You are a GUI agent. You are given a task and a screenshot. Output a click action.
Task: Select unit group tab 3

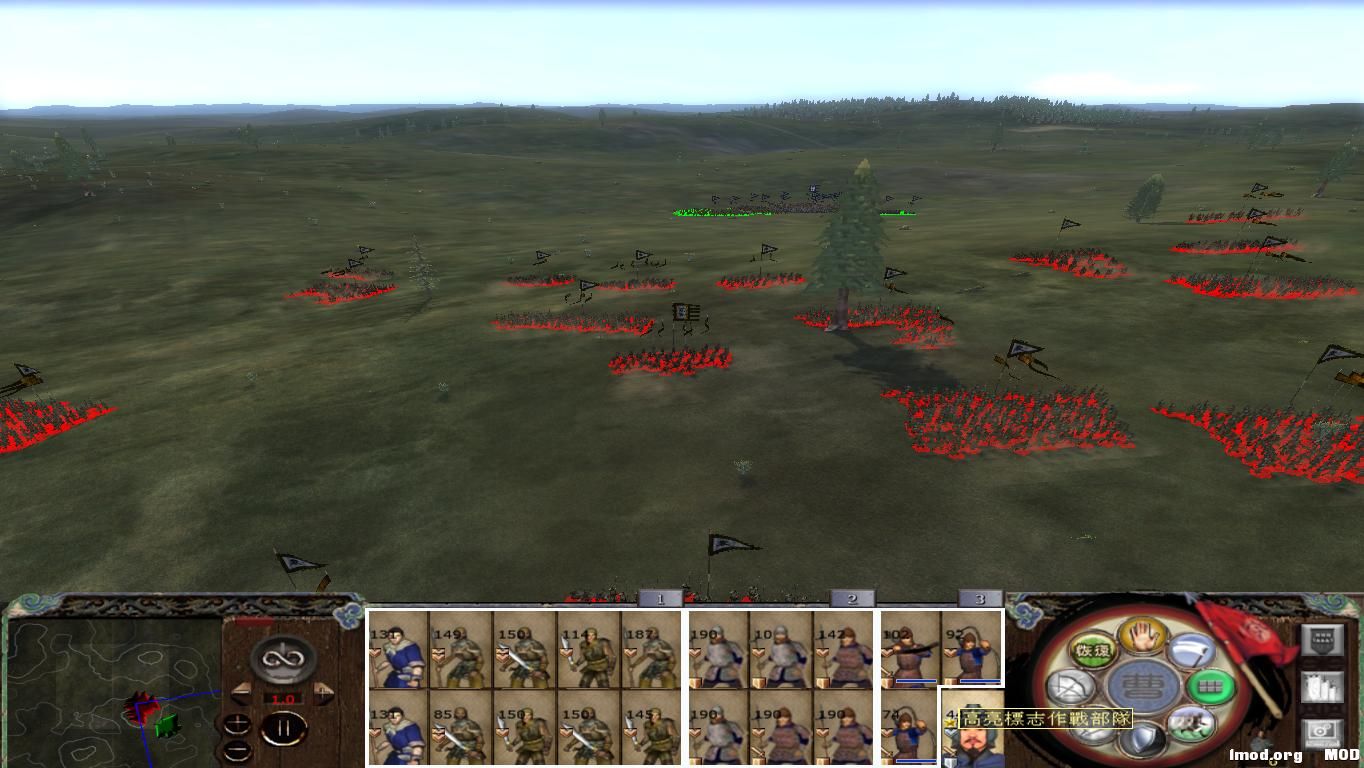click(x=979, y=600)
